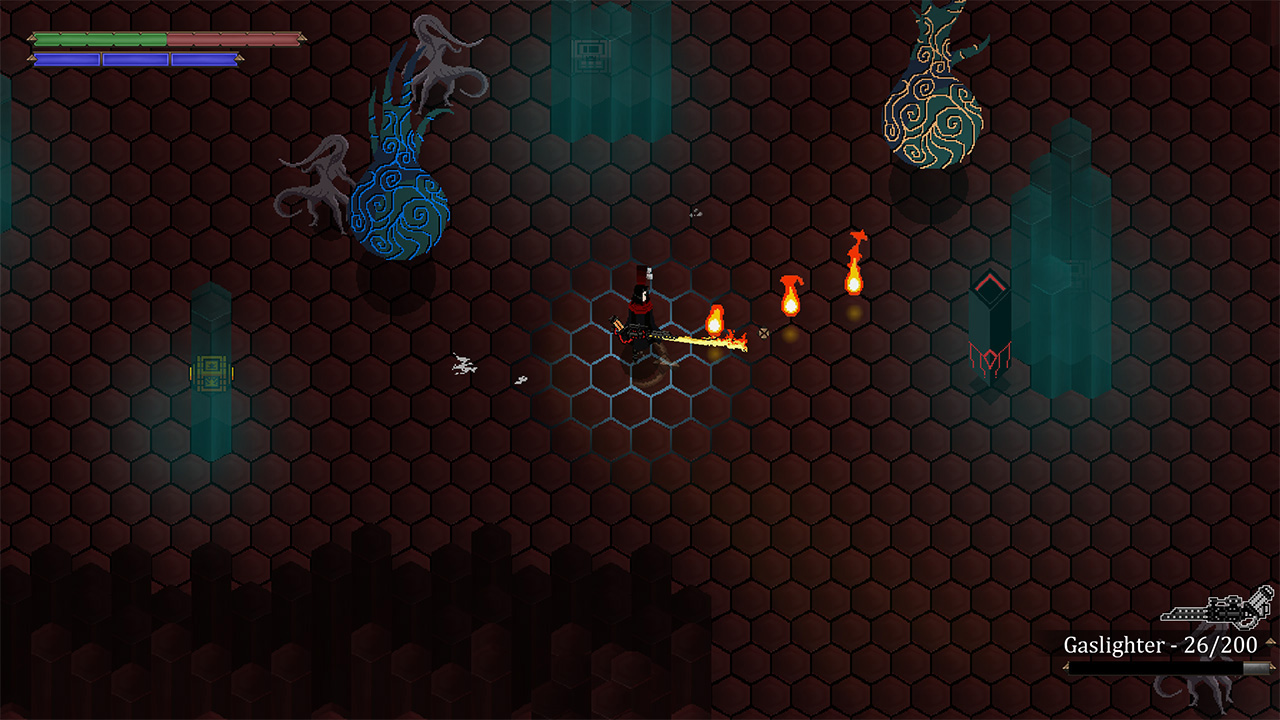Viewport: 1280px width, 720px height.
Task: Click the middle fireball projectile
Action: click(793, 305)
